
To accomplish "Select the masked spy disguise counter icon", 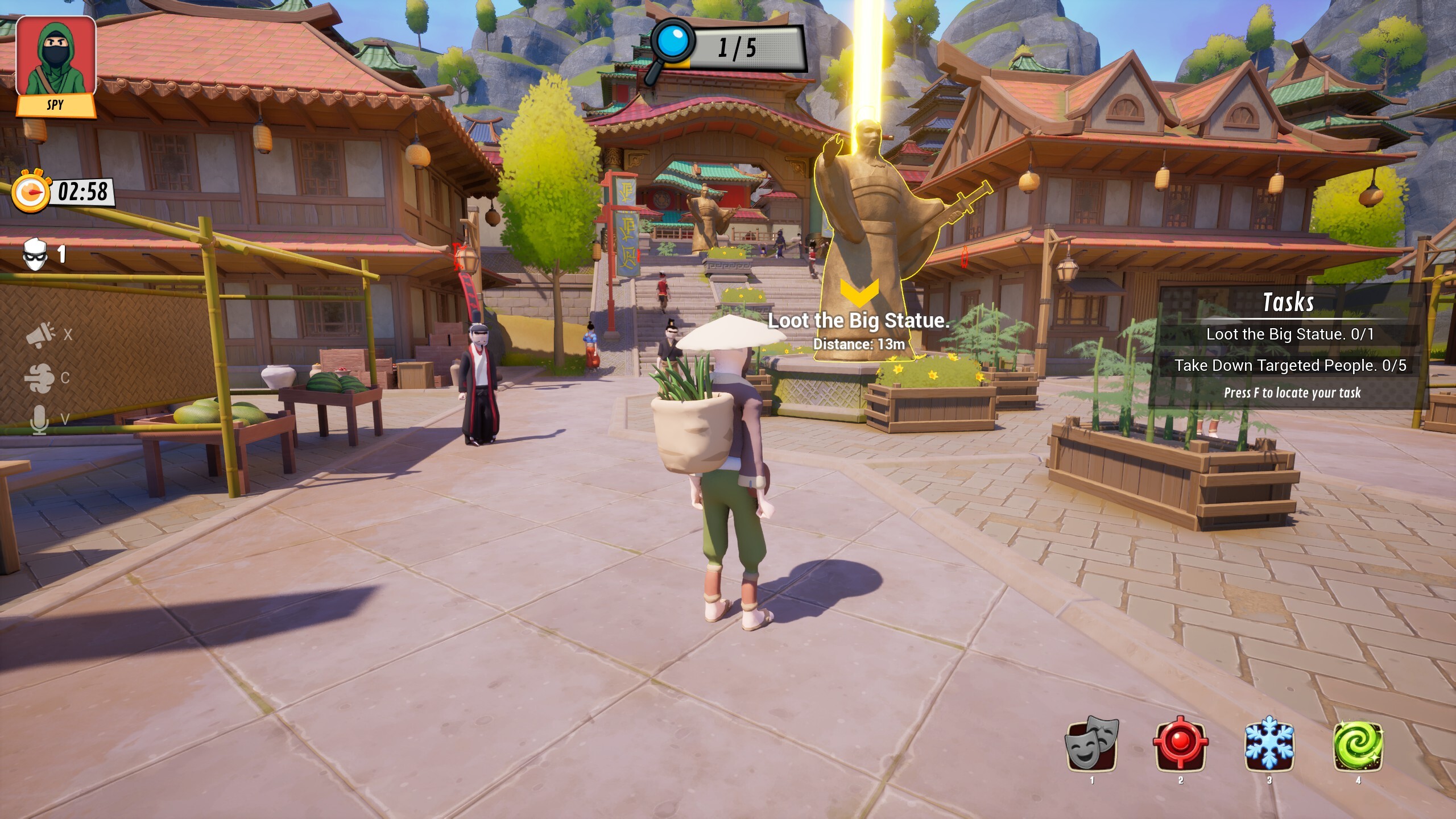I will (35, 254).
